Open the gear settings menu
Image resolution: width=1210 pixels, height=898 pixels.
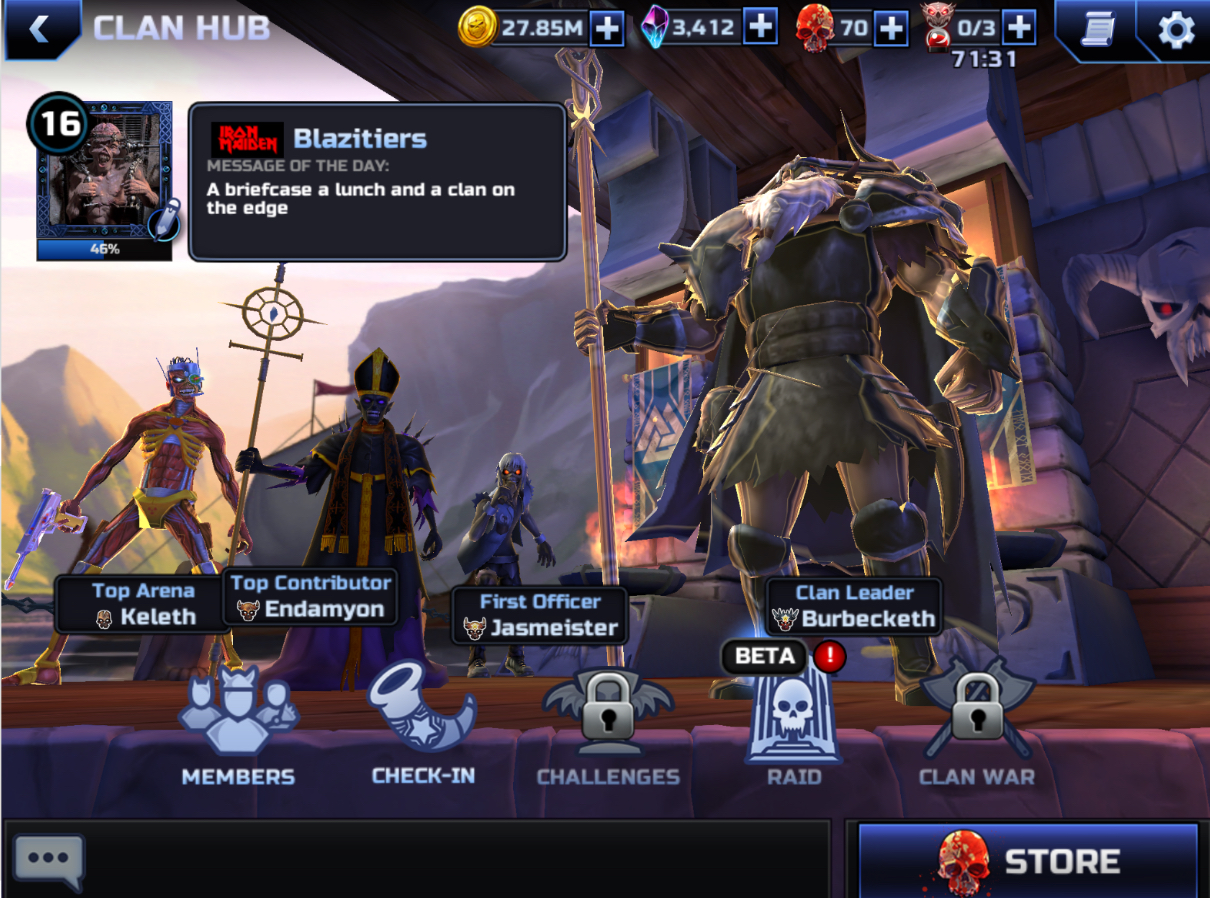point(1175,30)
